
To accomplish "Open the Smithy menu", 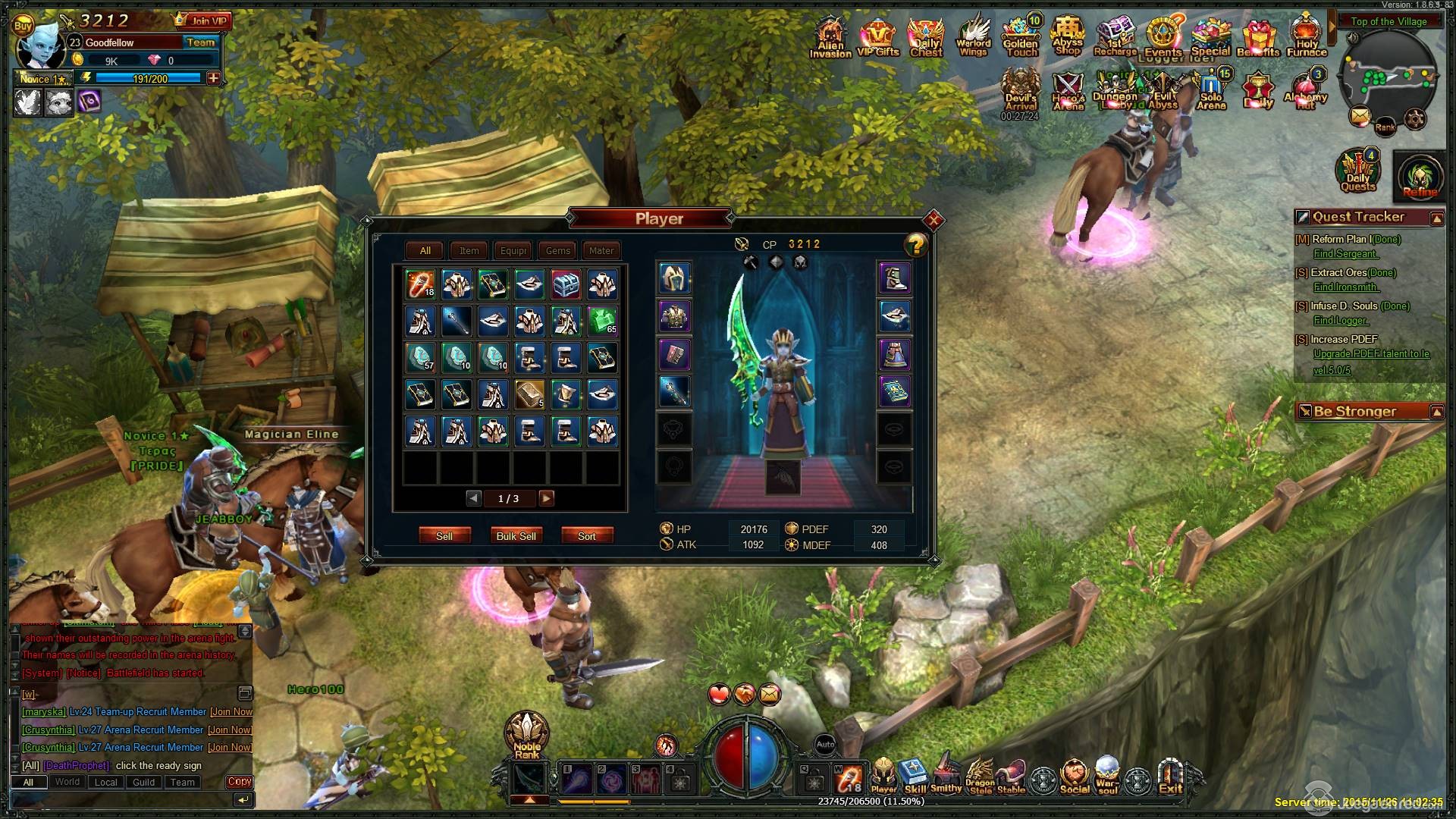I will click(946, 774).
